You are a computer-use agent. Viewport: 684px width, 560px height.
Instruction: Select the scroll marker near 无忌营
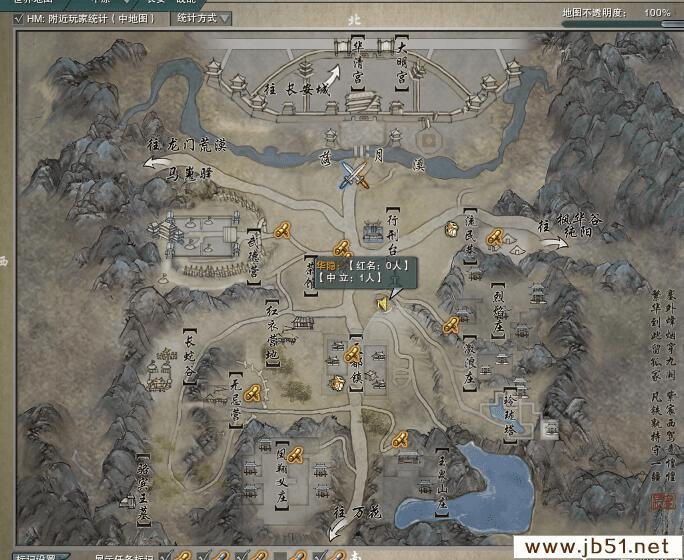(254, 392)
